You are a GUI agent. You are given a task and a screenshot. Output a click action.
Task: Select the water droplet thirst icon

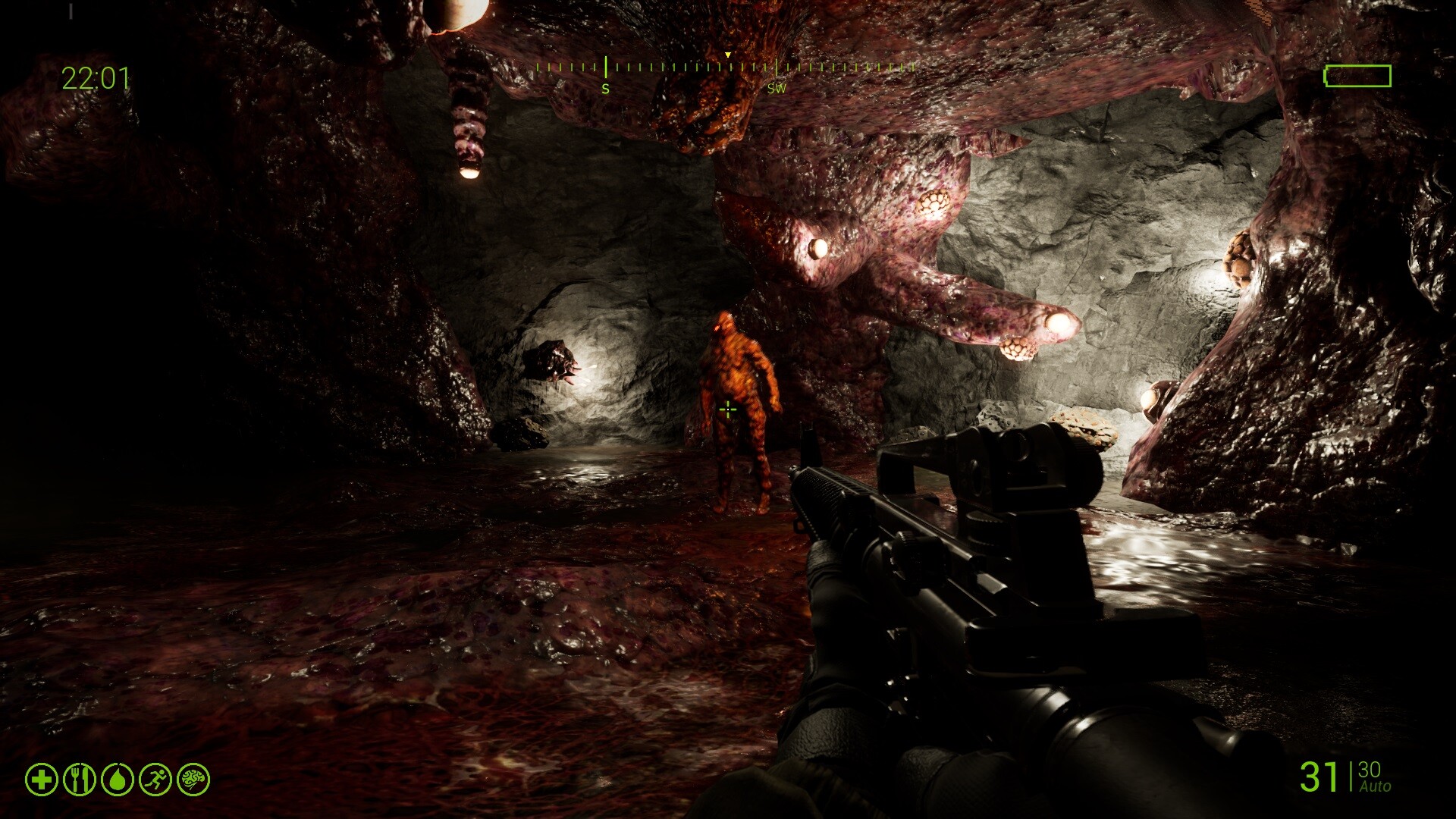point(116,777)
